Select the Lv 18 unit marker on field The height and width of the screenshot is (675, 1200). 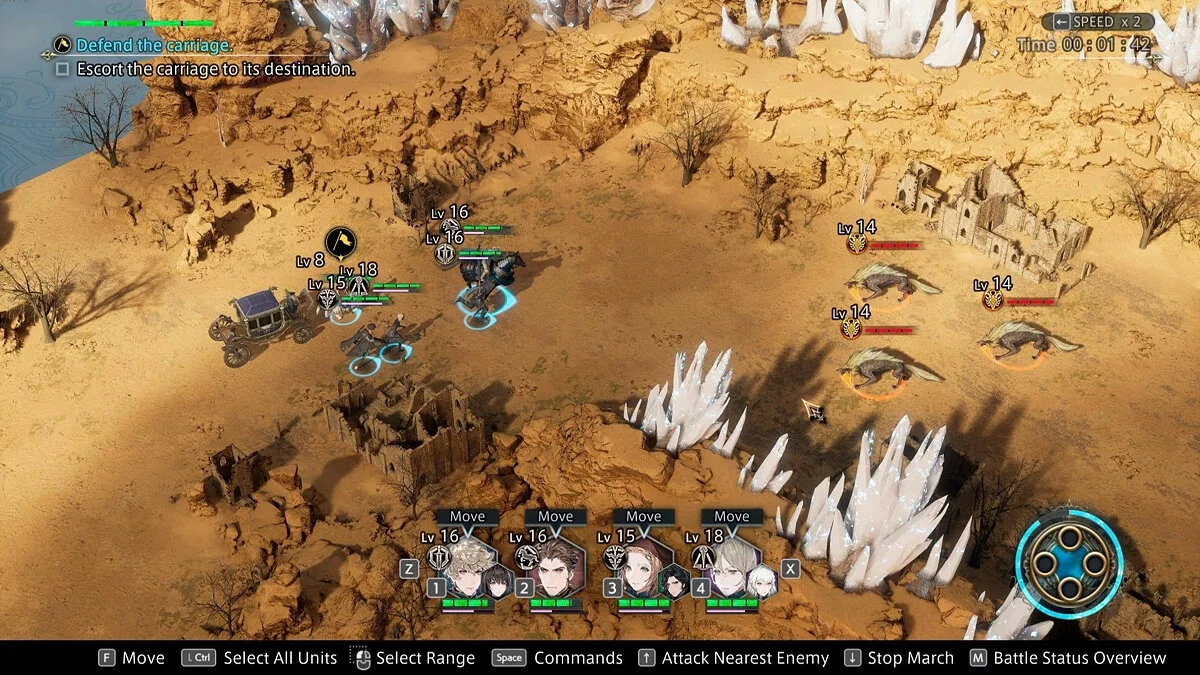tap(358, 286)
